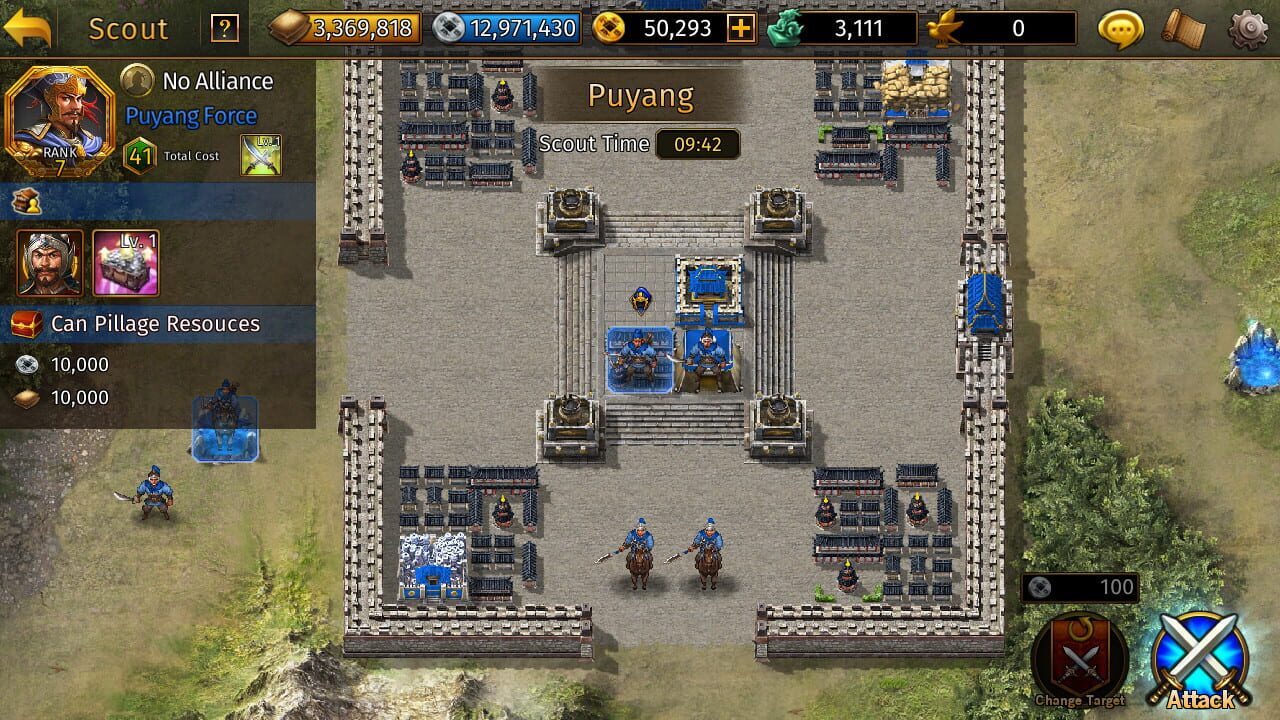Click the plus to buy more gold
The width and height of the screenshot is (1280, 720).
pos(741,27)
